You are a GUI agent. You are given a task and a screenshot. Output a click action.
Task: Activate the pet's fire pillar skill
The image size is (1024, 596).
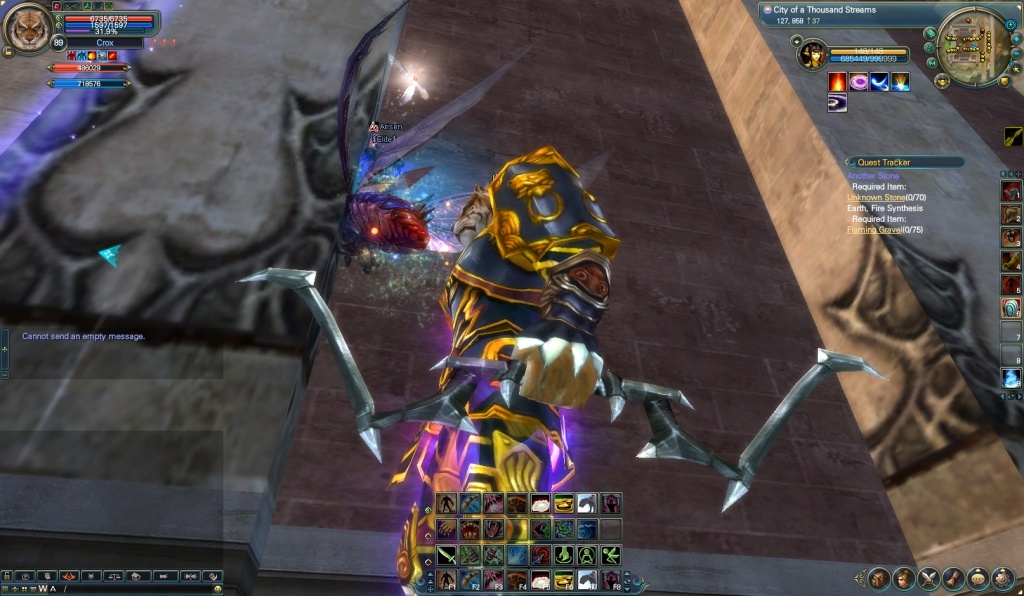(837, 82)
